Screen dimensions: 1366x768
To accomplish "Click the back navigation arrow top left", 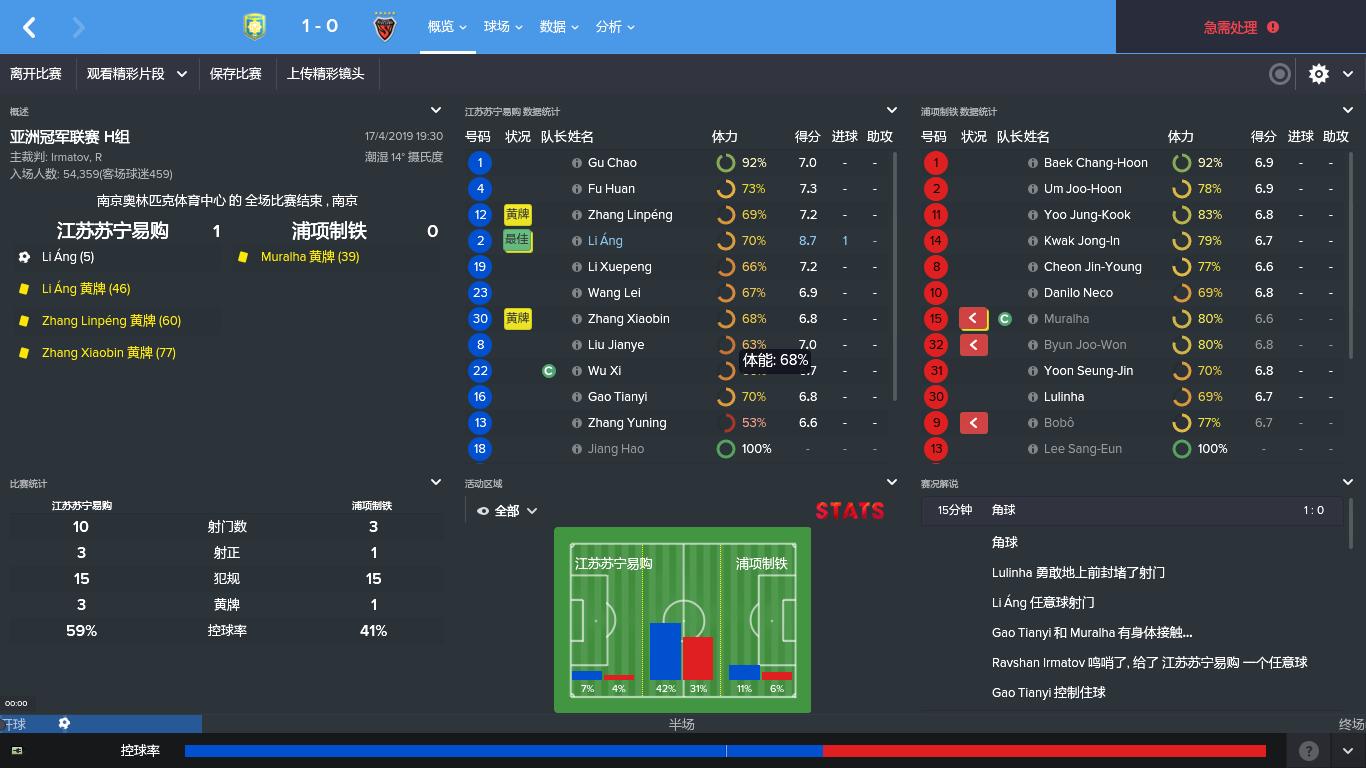I will (x=29, y=27).
